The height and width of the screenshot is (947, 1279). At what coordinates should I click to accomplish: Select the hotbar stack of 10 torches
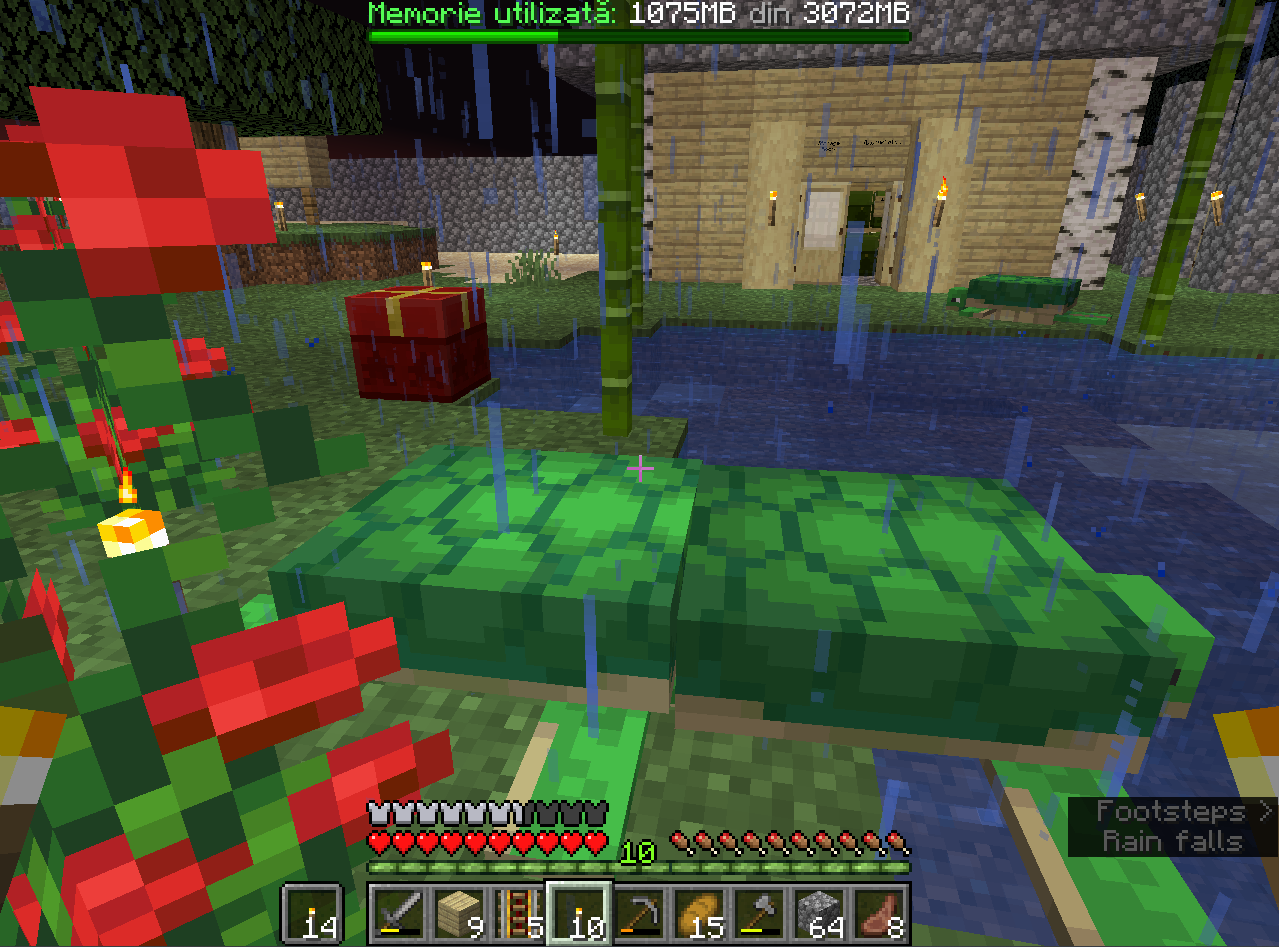pyautogui.click(x=579, y=913)
